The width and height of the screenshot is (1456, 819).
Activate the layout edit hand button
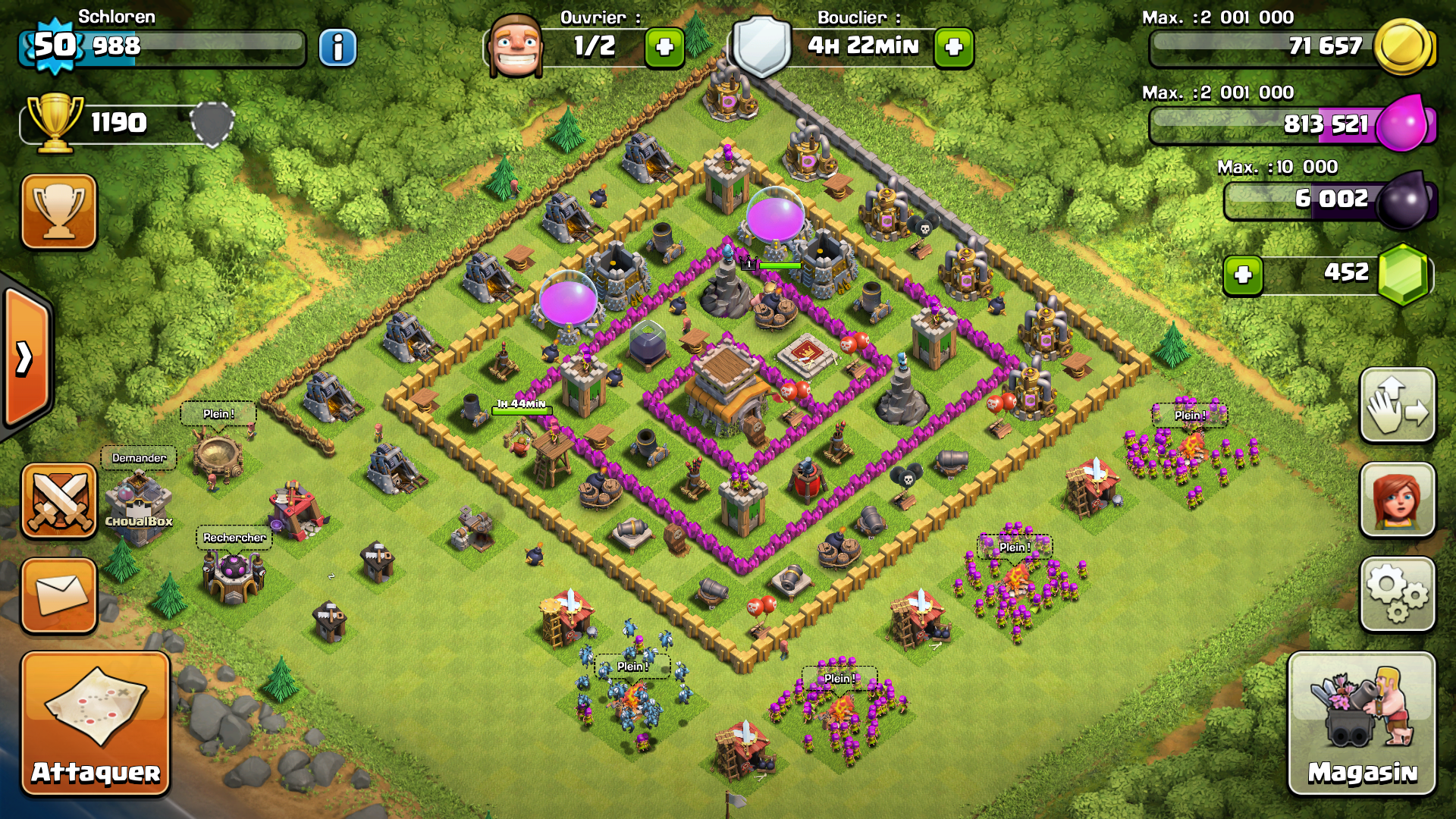1398,406
